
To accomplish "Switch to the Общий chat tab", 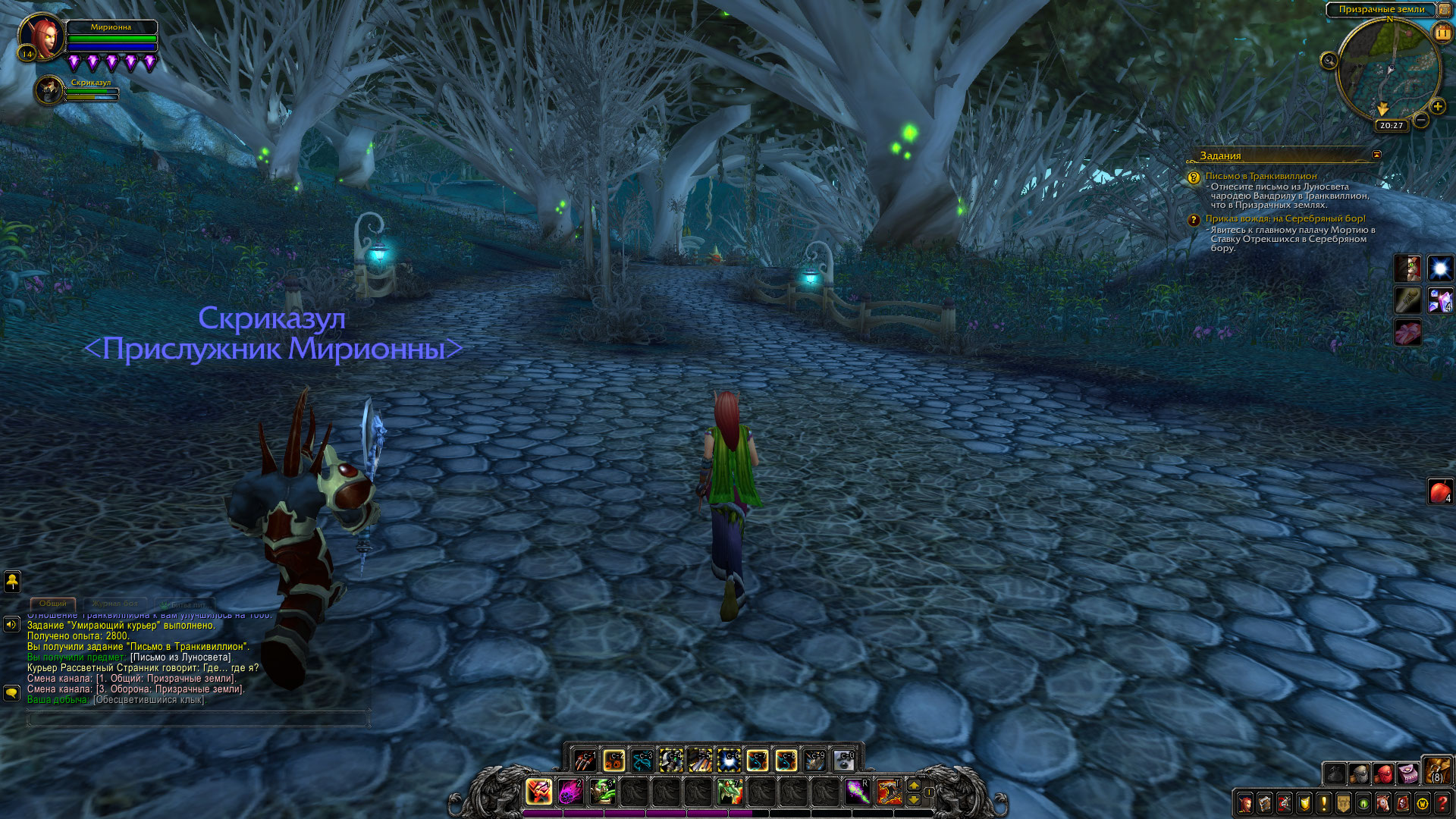I will click(x=53, y=604).
